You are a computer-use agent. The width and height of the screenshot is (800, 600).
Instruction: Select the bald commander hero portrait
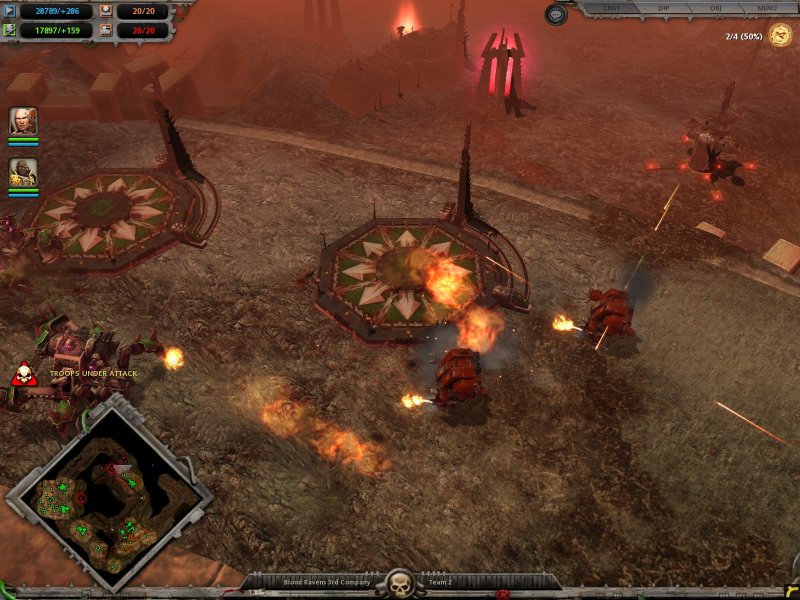[x=23, y=122]
